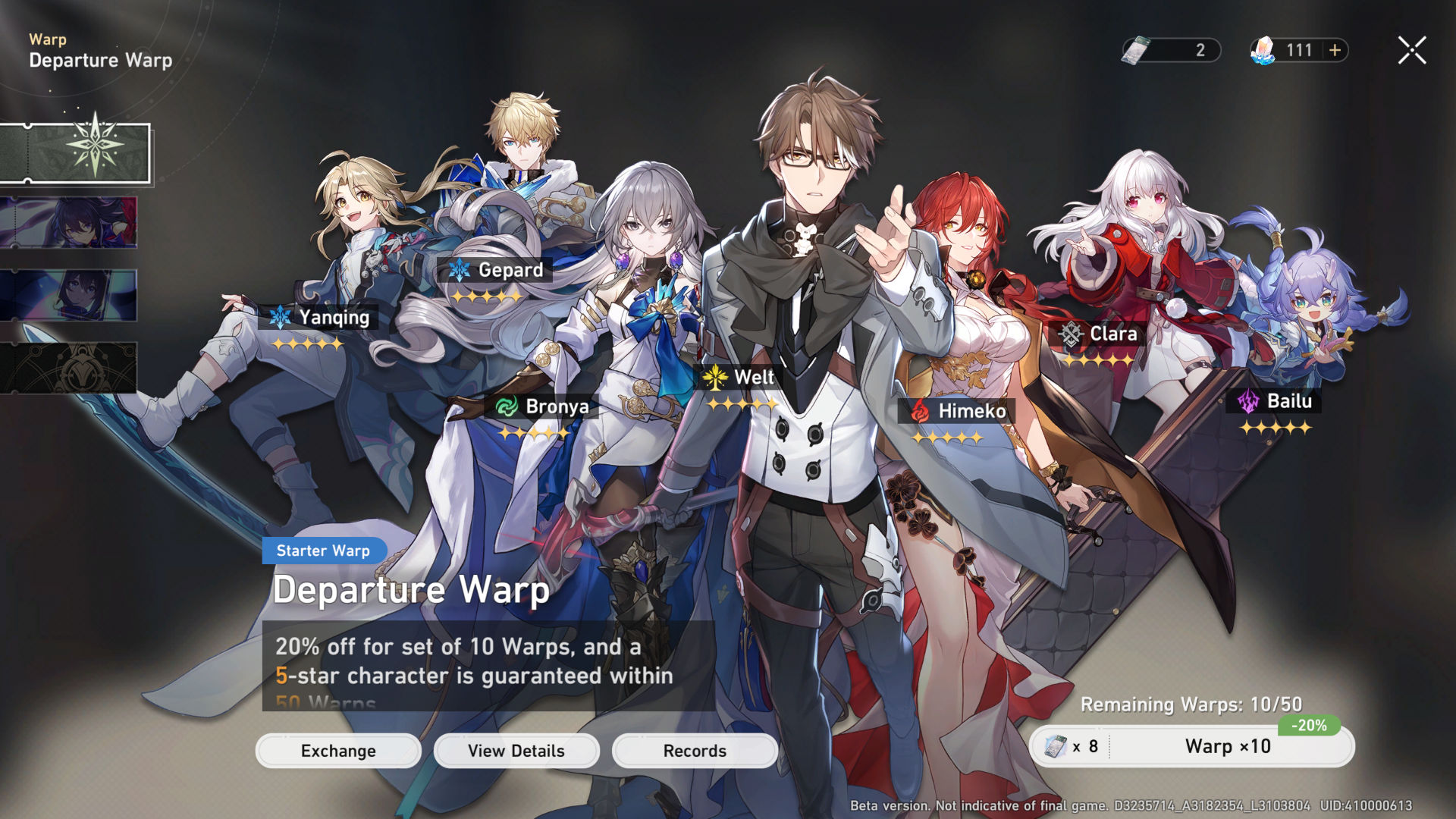Image resolution: width=1456 pixels, height=819 pixels.
Task: Open warp Records
Action: 695,751
